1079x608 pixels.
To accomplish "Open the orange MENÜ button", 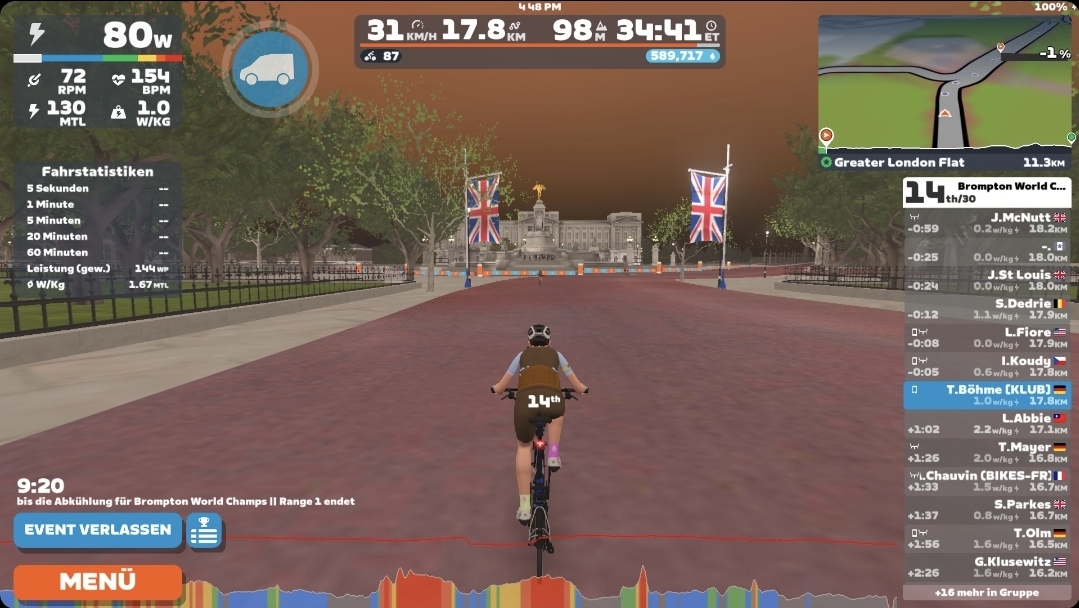I will coord(97,581).
